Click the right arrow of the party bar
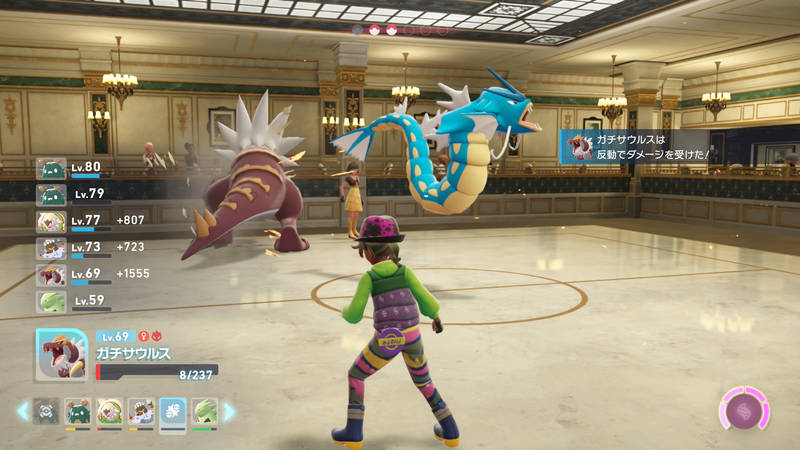 229,411
